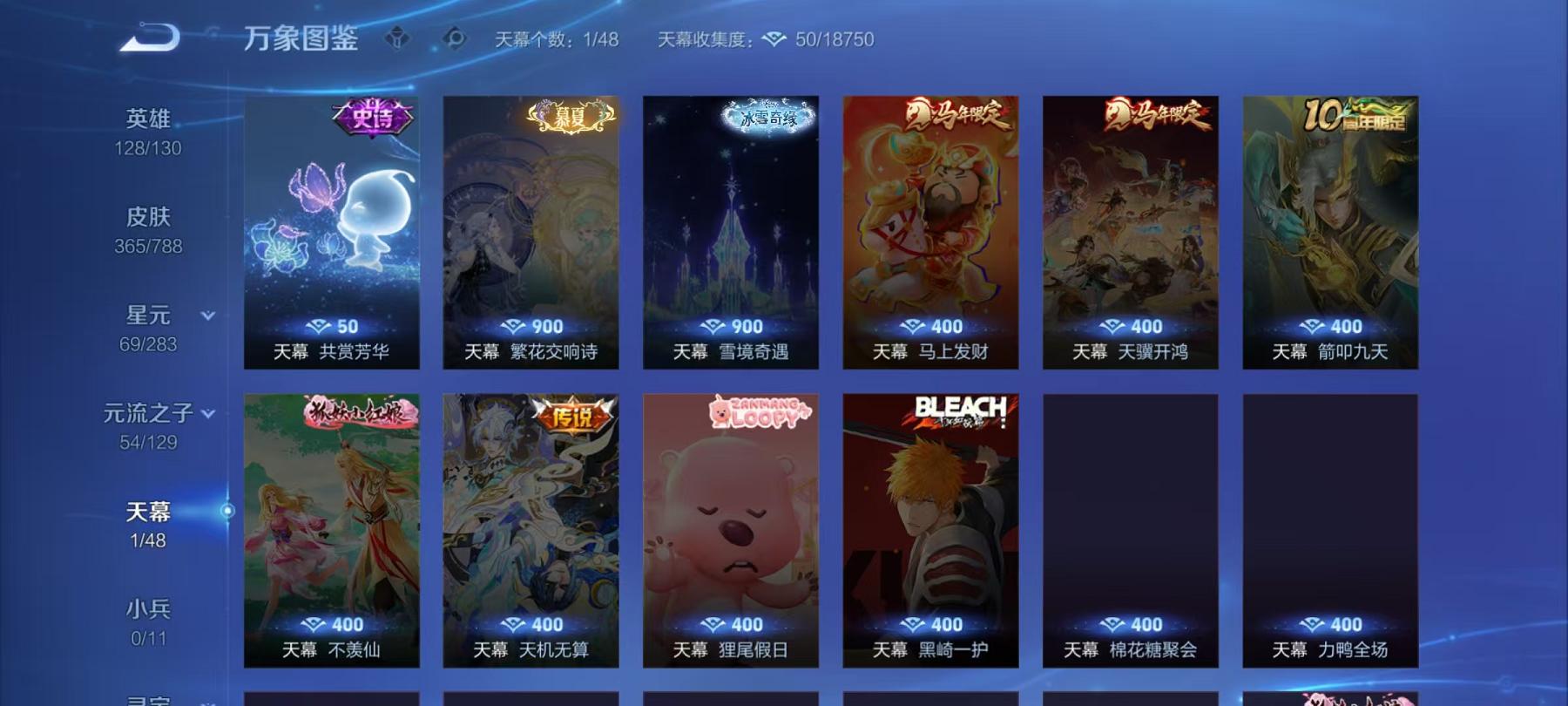Open the search magnifier icon
Screen dimensions: 1568x706
[x=454, y=37]
